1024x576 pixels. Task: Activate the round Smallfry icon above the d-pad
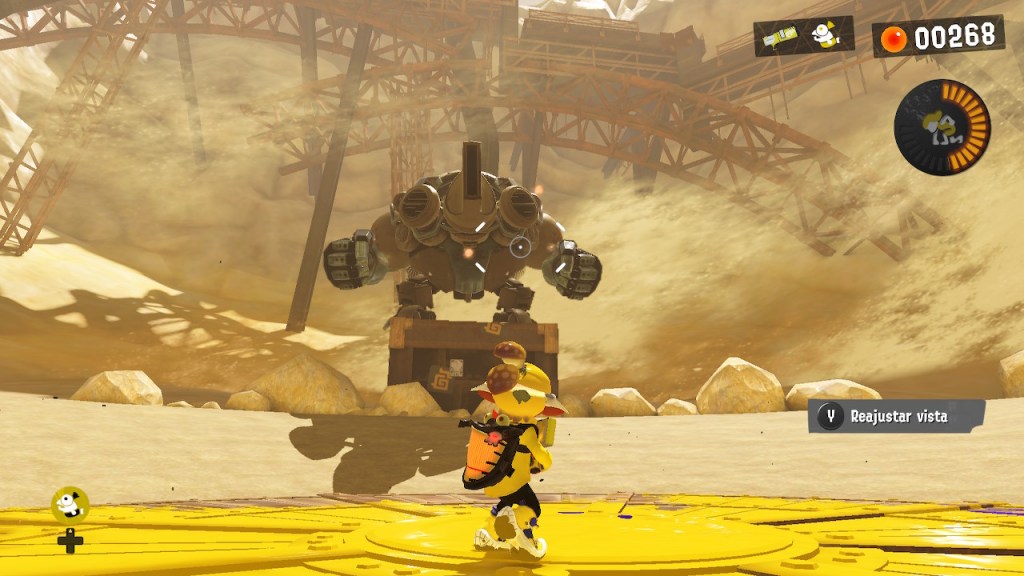coord(70,504)
